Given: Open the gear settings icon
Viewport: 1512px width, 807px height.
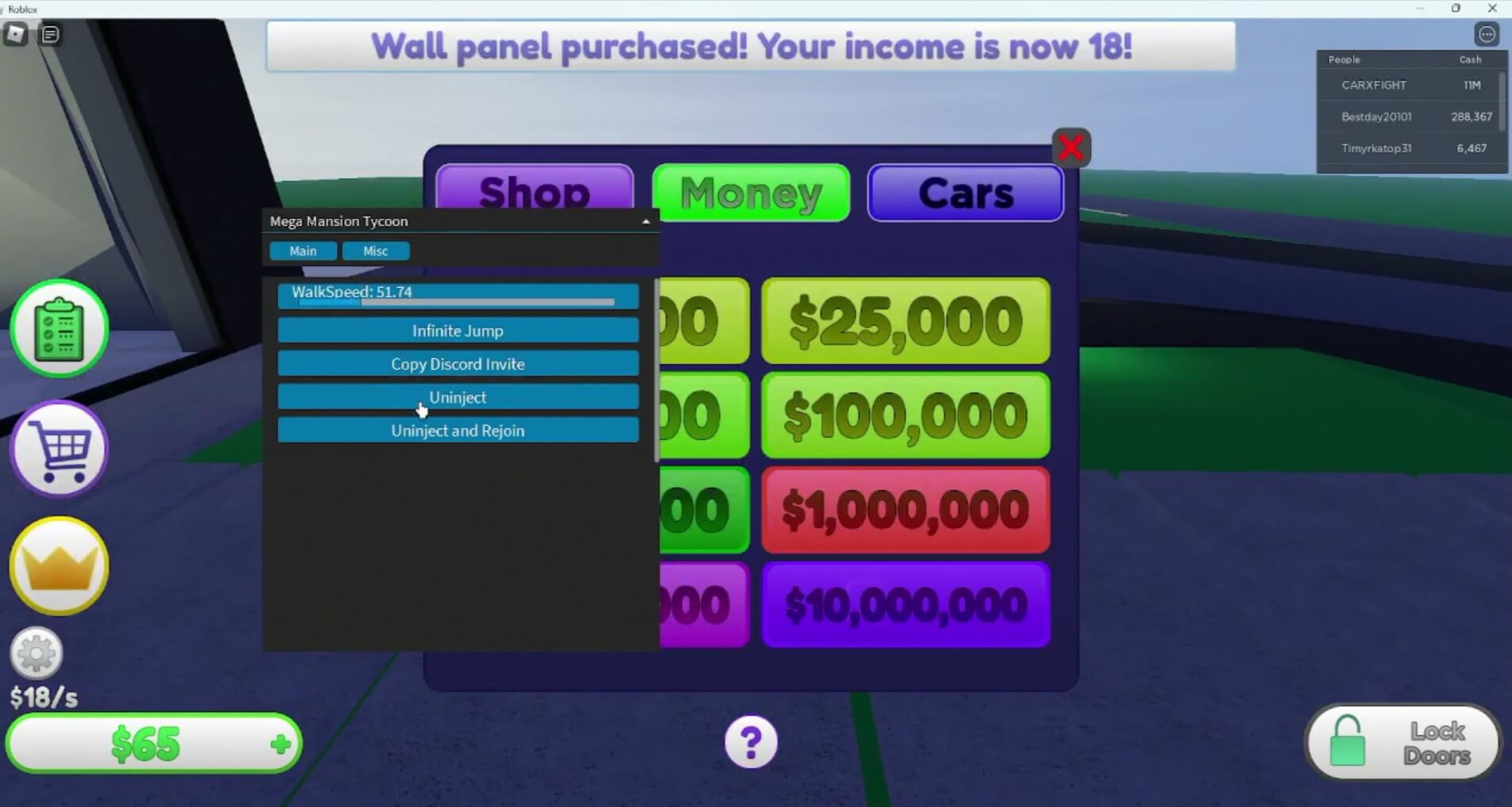Looking at the screenshot, I should [36, 653].
